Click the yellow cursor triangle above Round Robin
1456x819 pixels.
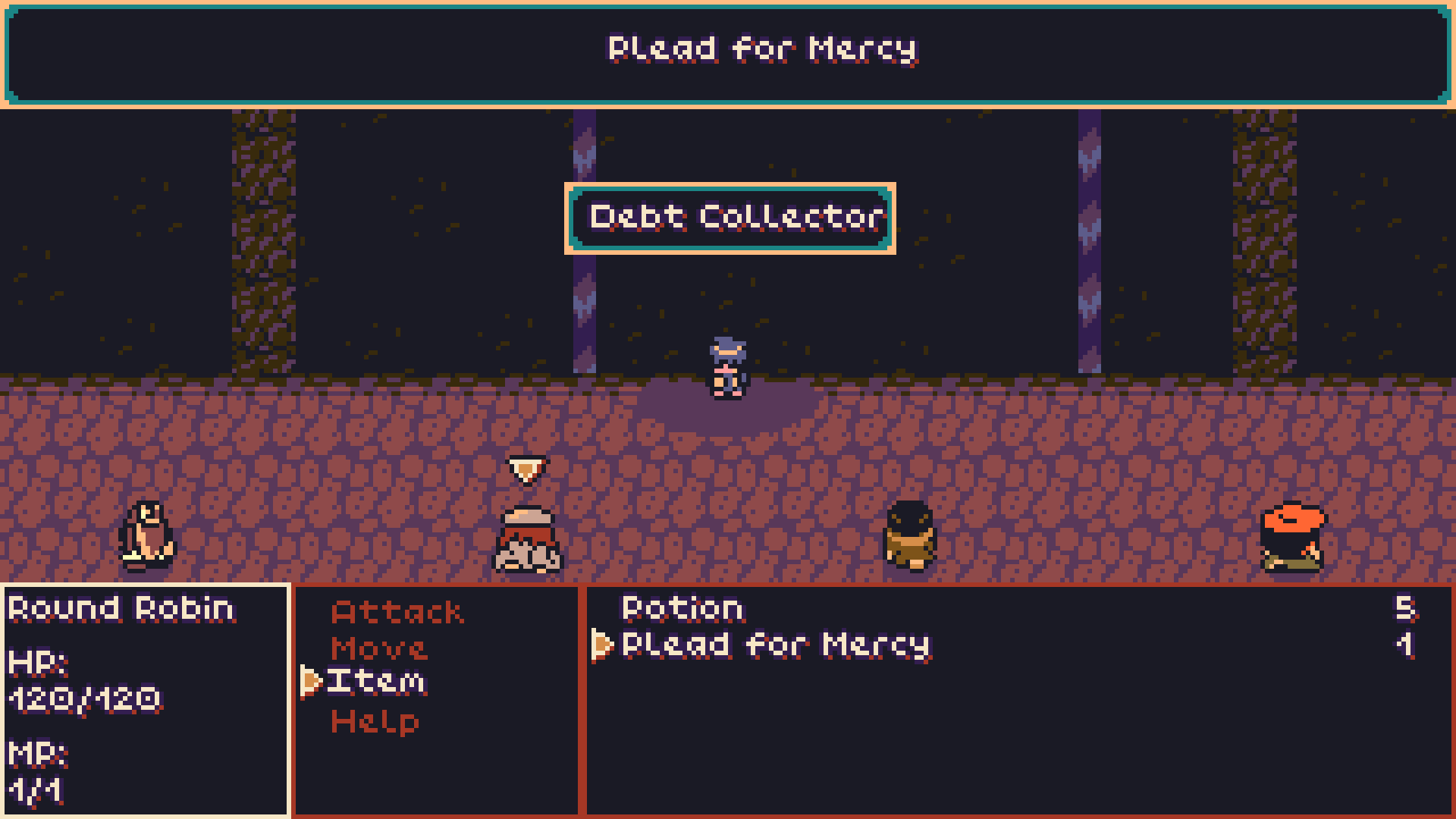point(526,470)
